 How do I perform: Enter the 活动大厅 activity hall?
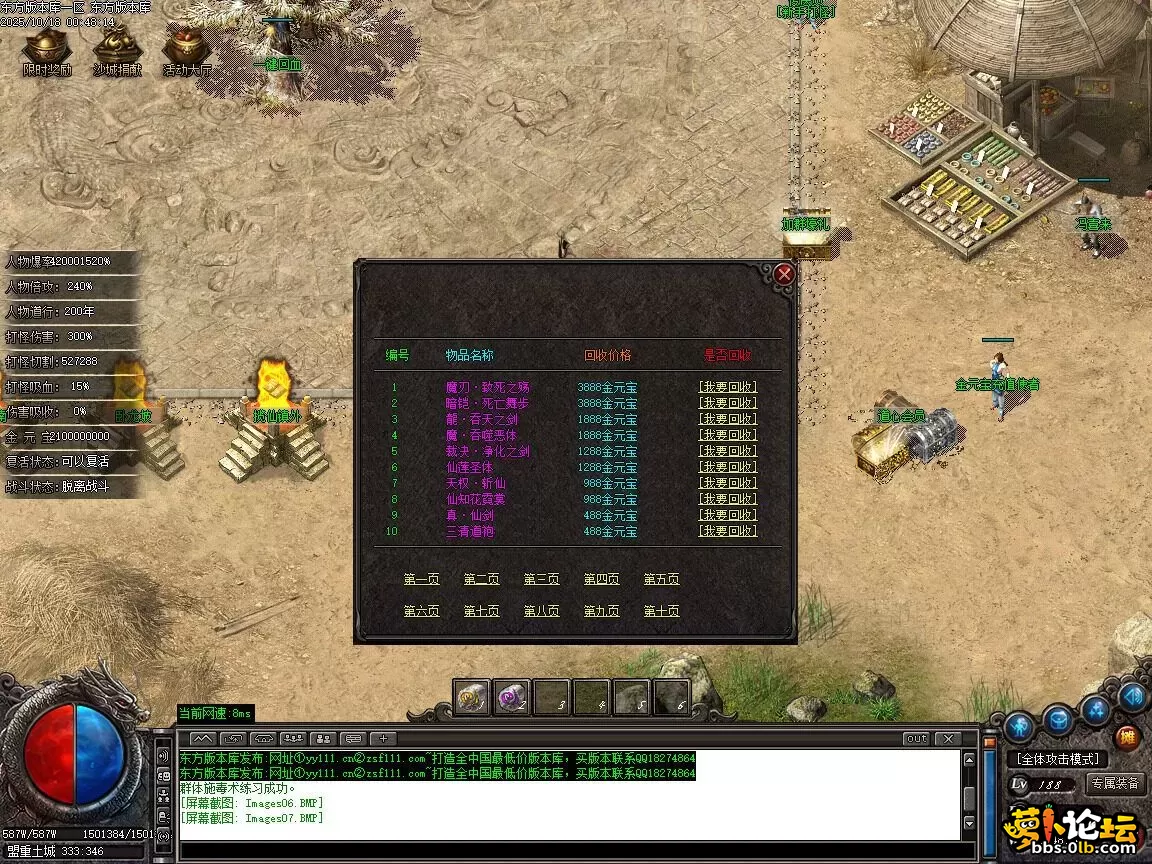pyautogui.click(x=187, y=50)
